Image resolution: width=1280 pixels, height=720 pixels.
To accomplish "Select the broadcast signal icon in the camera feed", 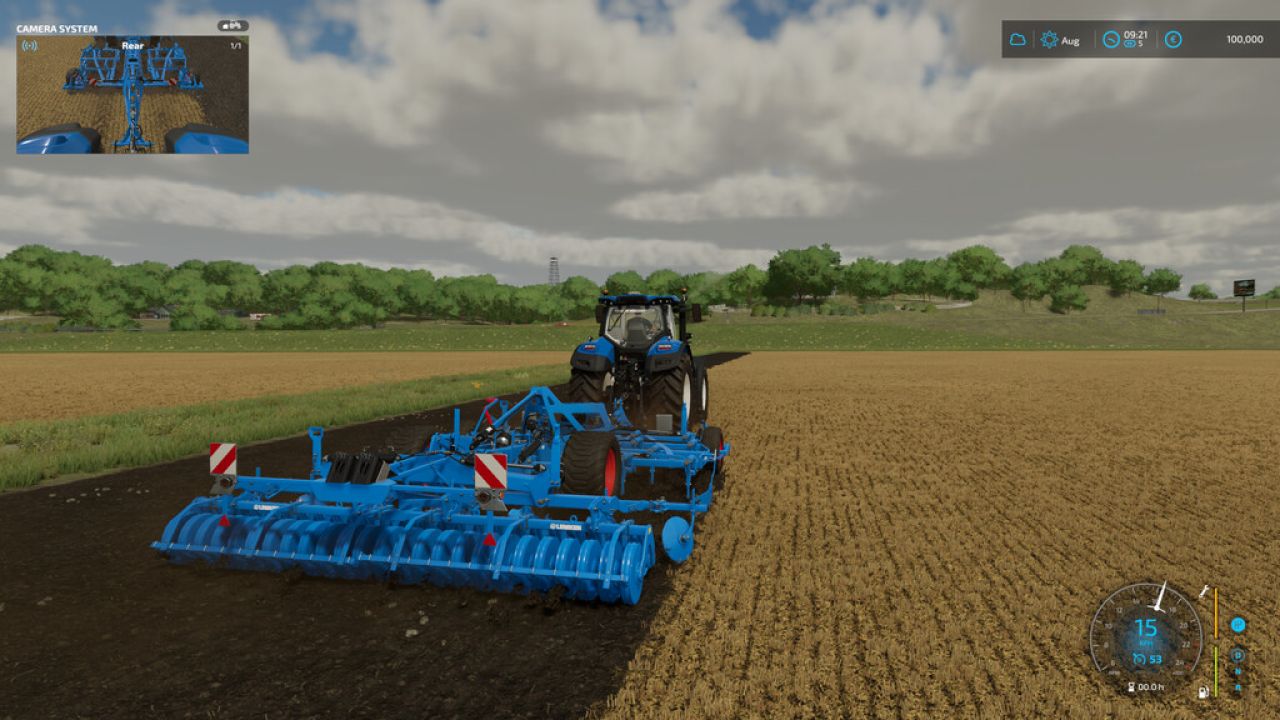I will (29, 46).
